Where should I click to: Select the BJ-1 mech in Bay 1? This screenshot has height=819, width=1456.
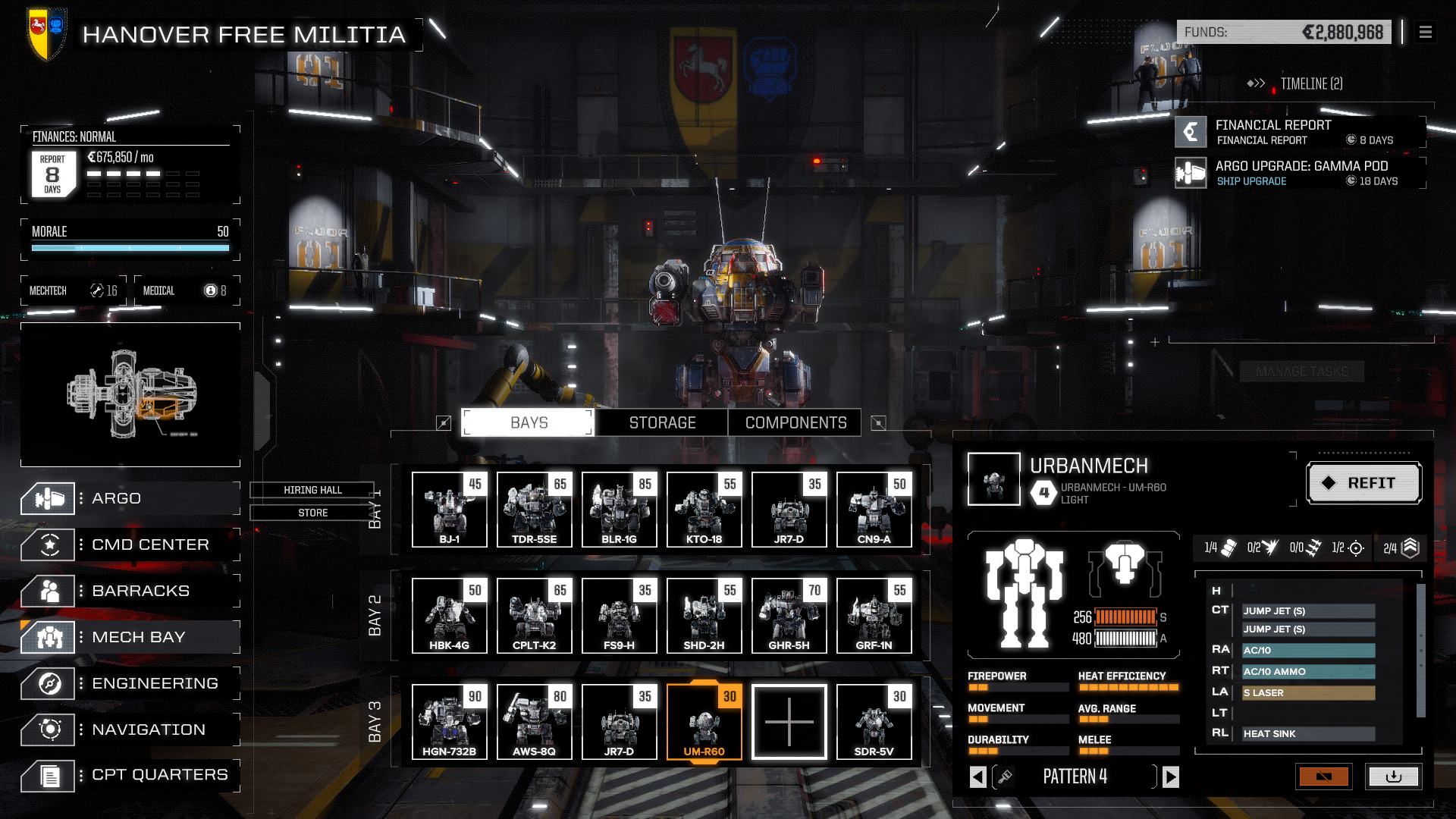tap(450, 509)
